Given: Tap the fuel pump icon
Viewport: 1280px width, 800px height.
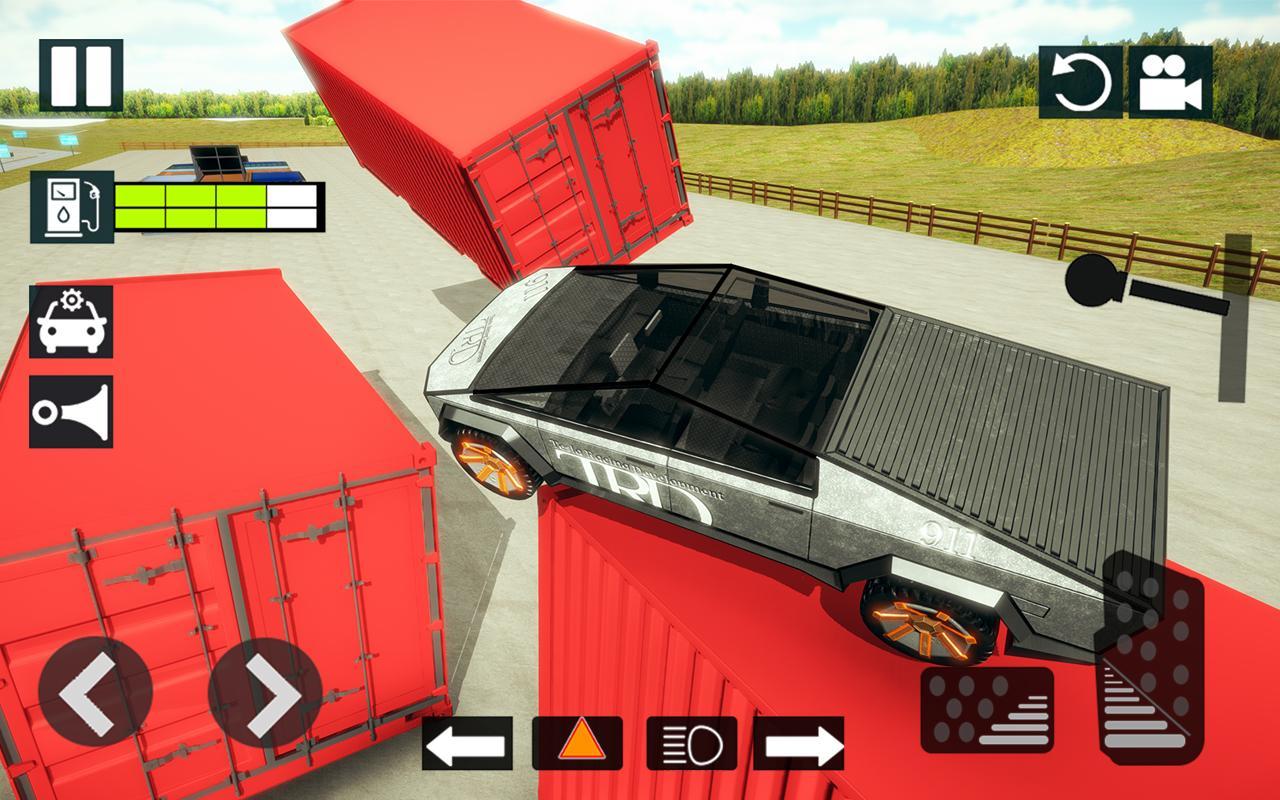Looking at the screenshot, I should click(72, 207).
